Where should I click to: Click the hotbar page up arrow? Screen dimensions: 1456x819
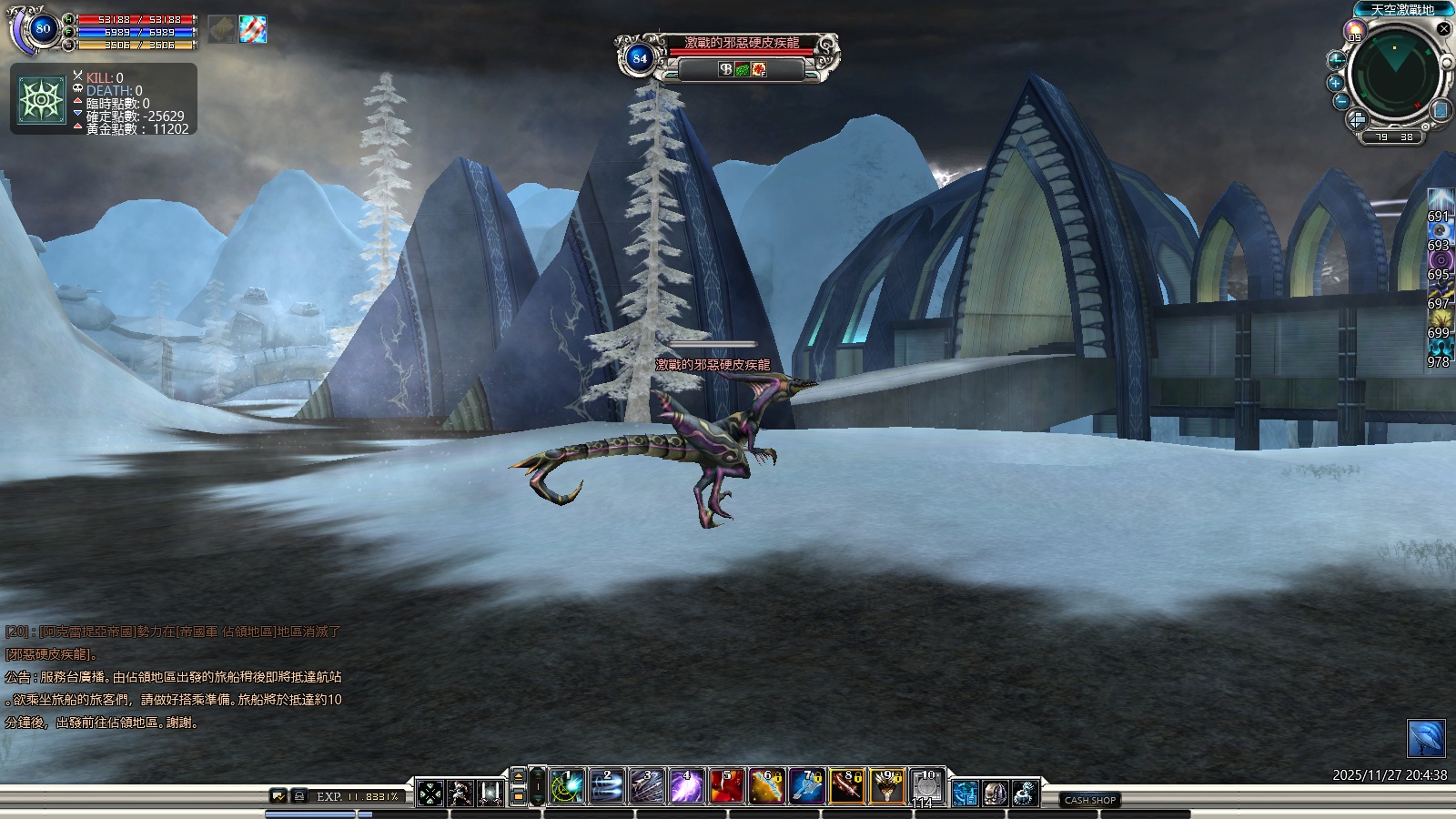(x=519, y=776)
